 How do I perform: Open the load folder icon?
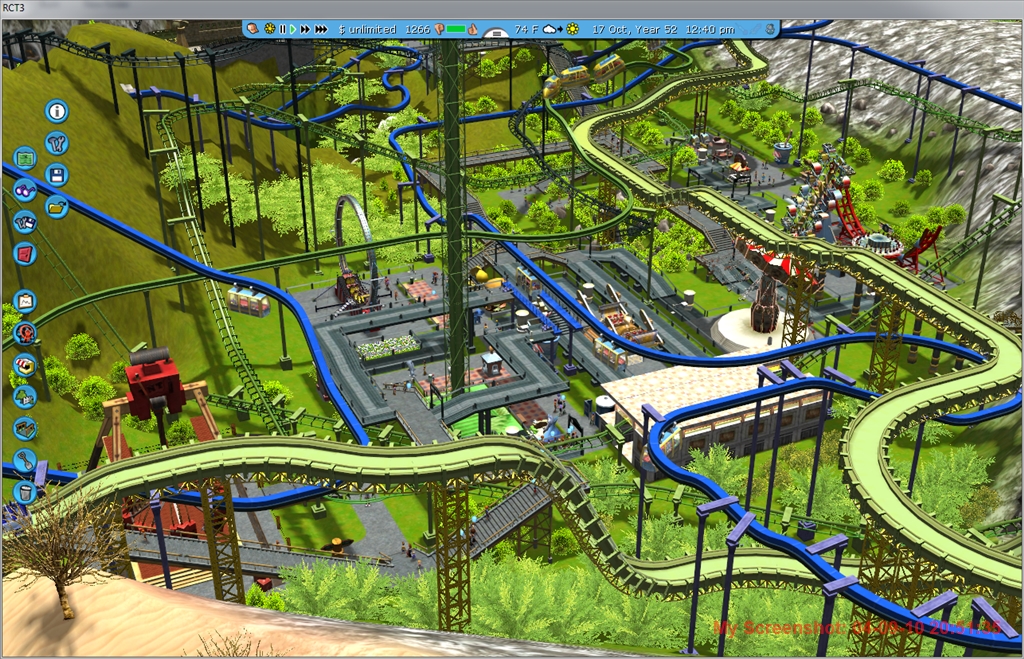pos(56,207)
